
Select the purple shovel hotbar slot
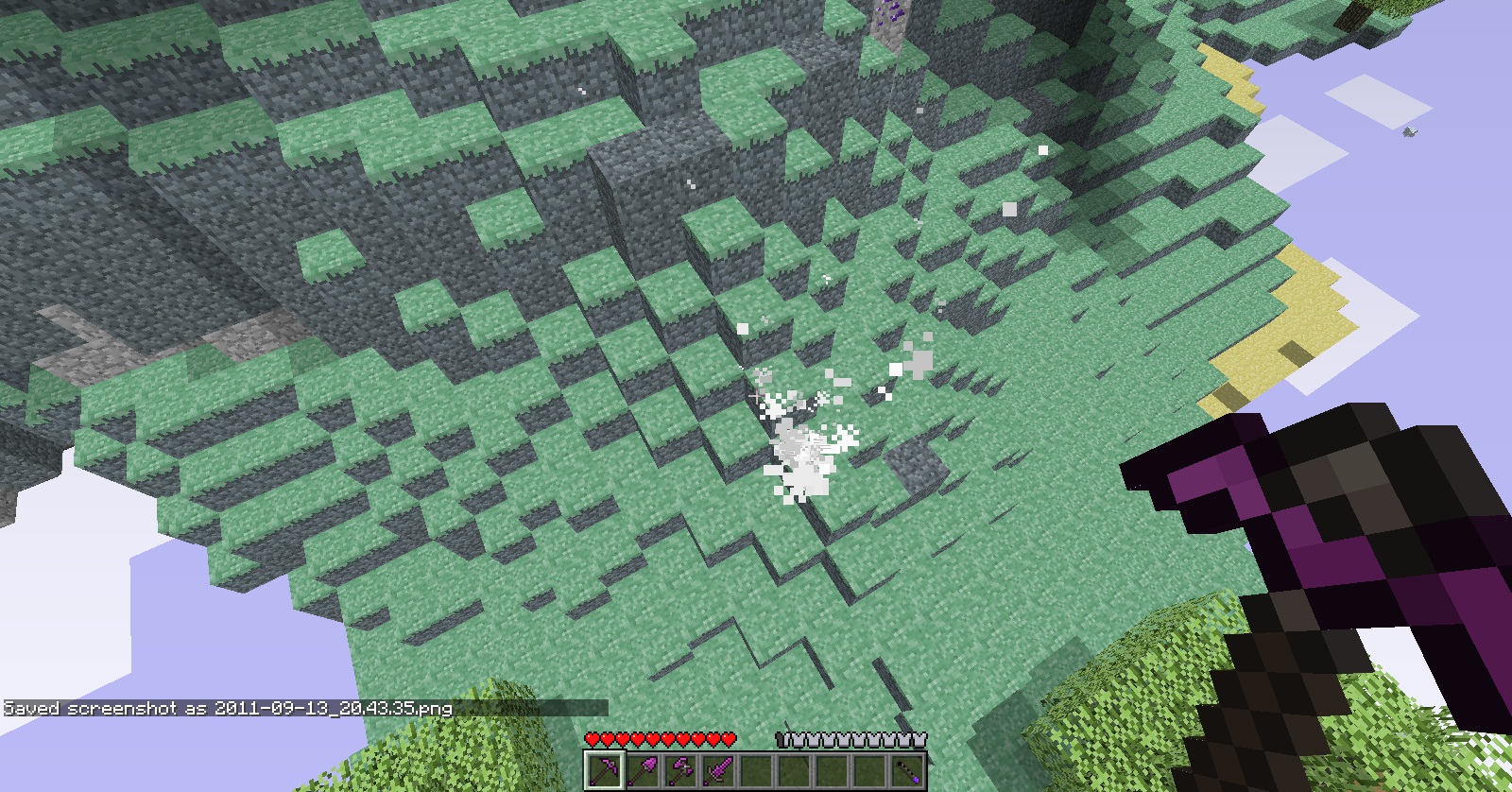(643, 770)
